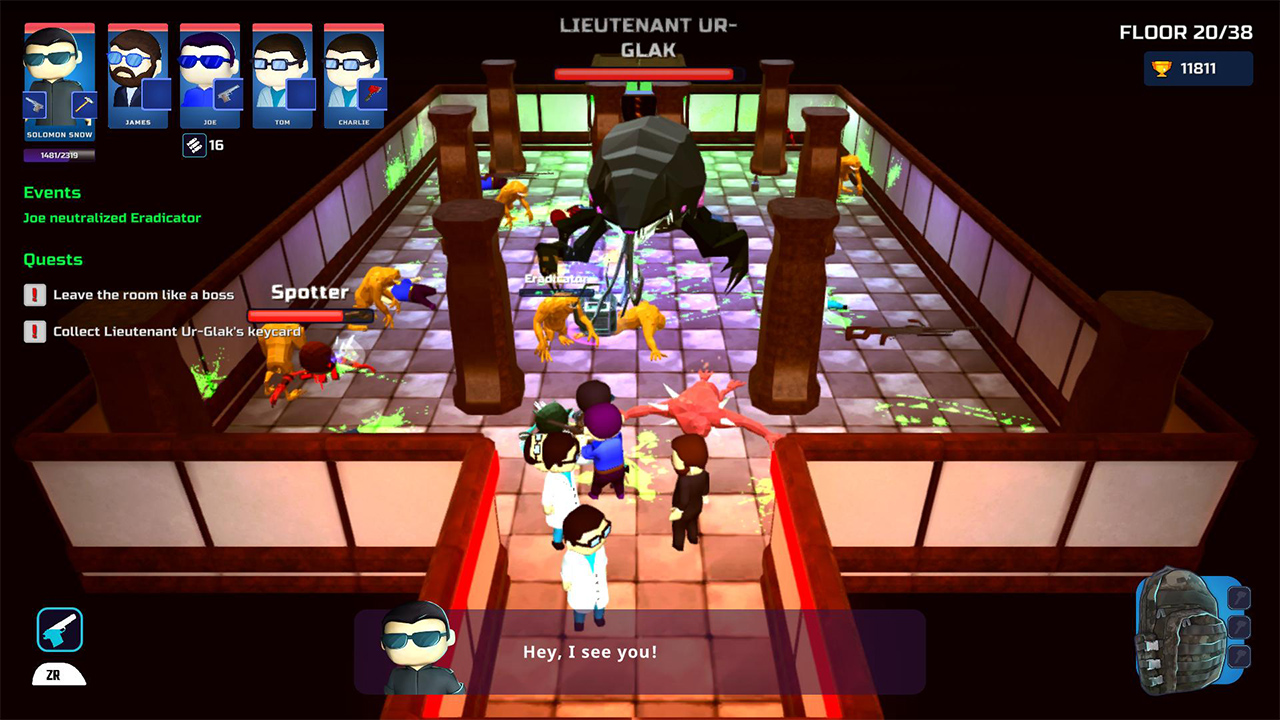This screenshot has width=1280, height=720.
Task: Click the ammo clip icon showing 16
Action: click(x=194, y=145)
